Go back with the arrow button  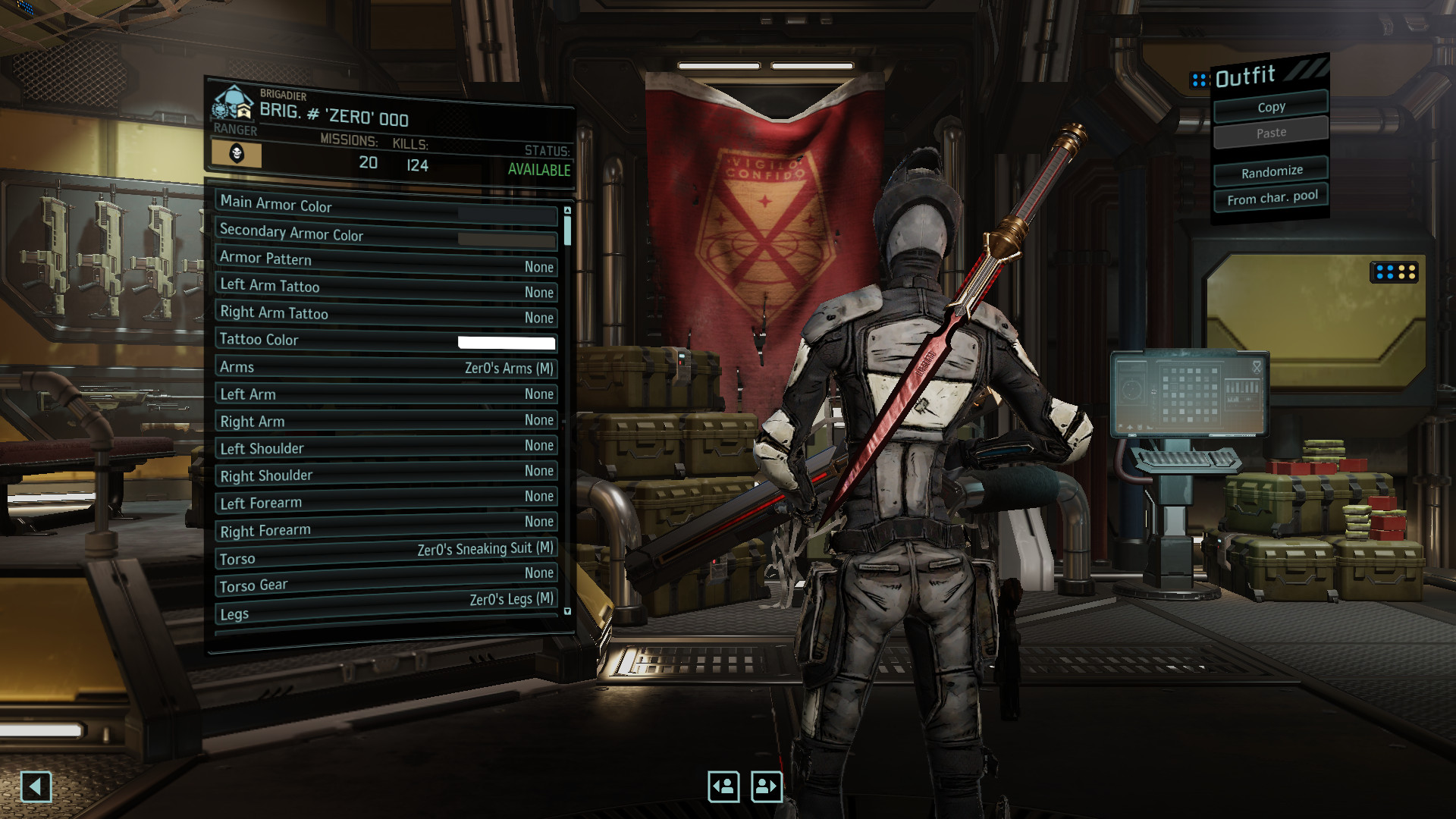[x=36, y=786]
